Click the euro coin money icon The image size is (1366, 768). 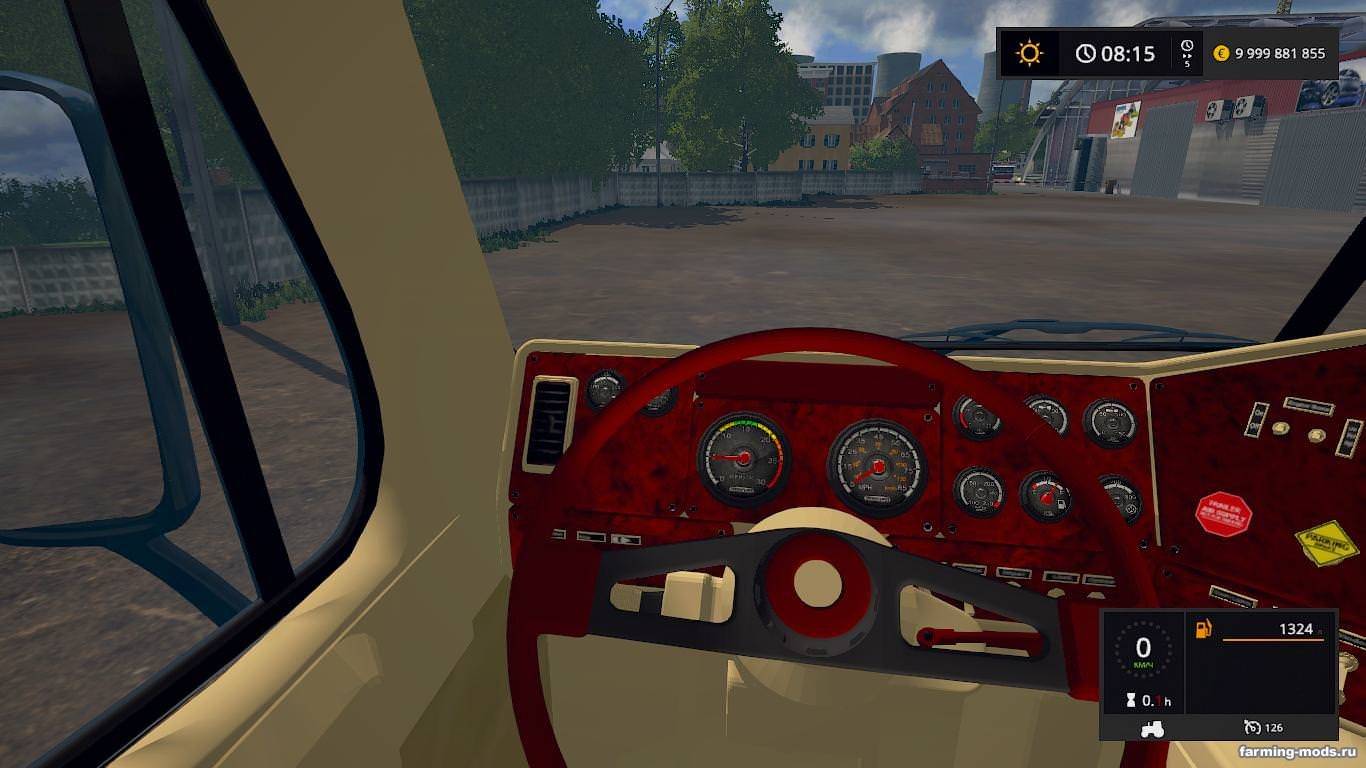pyautogui.click(x=1221, y=53)
